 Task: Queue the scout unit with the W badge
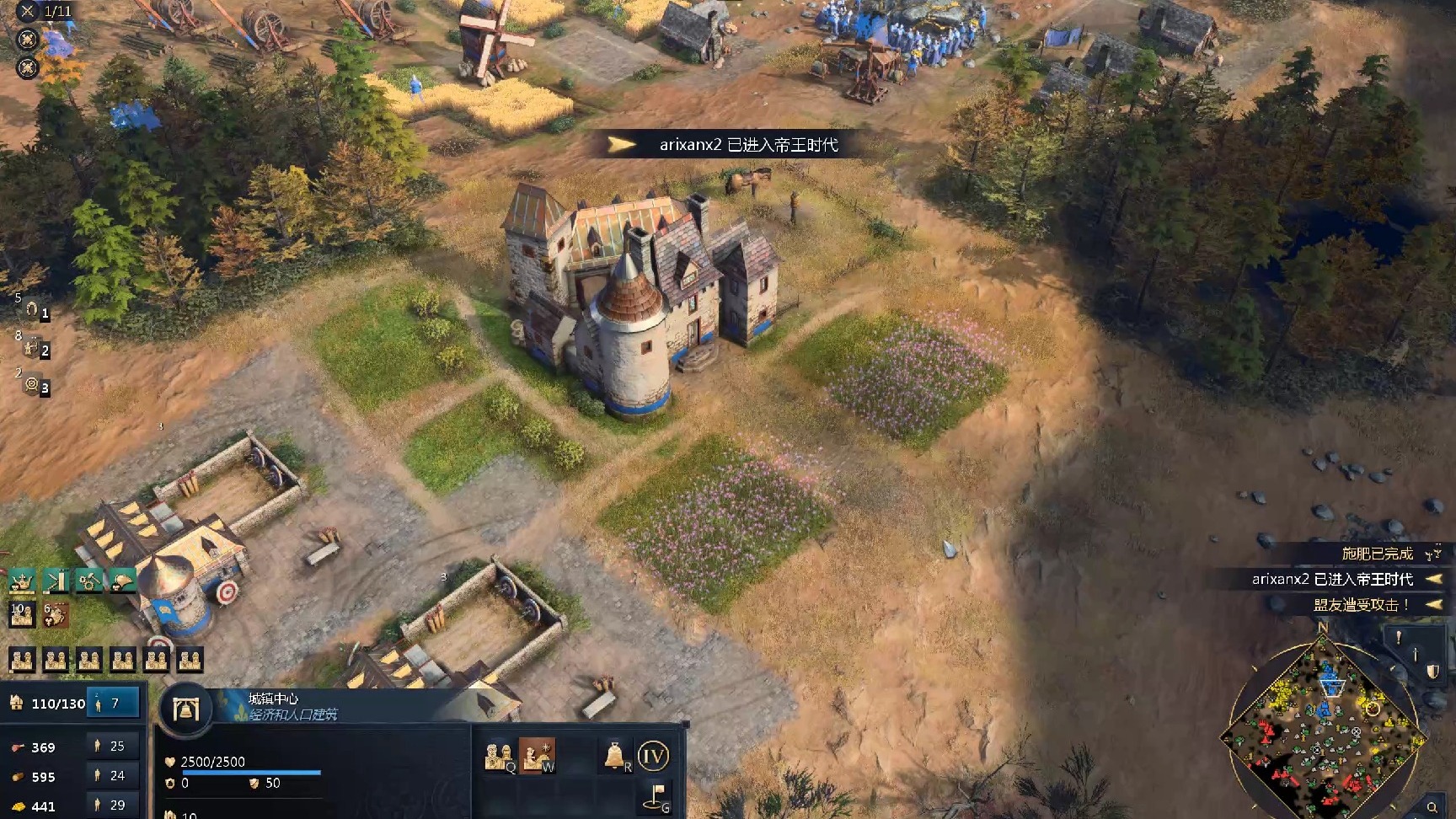pos(536,756)
